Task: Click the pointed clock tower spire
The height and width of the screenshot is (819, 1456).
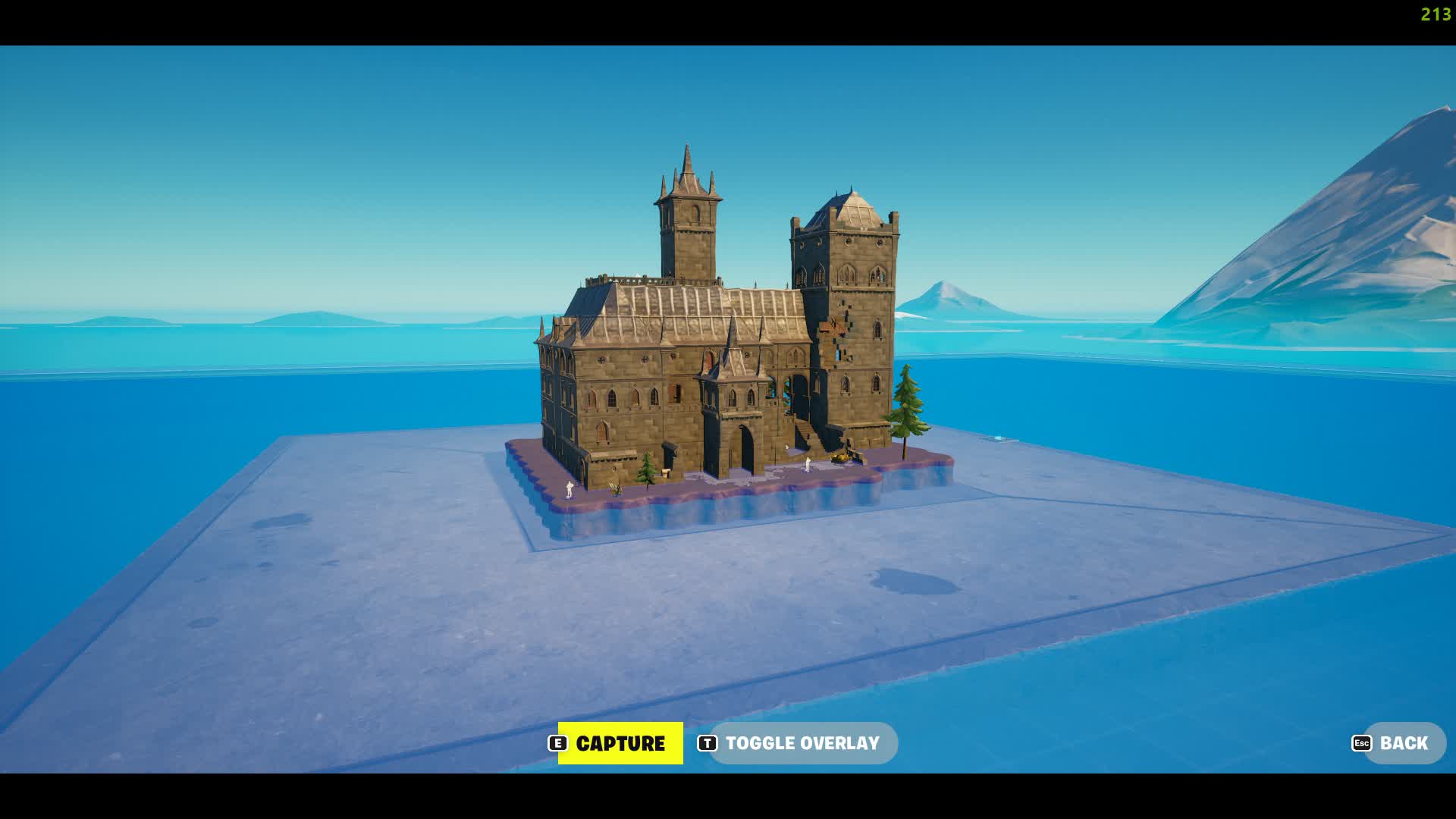Action: 687,163
